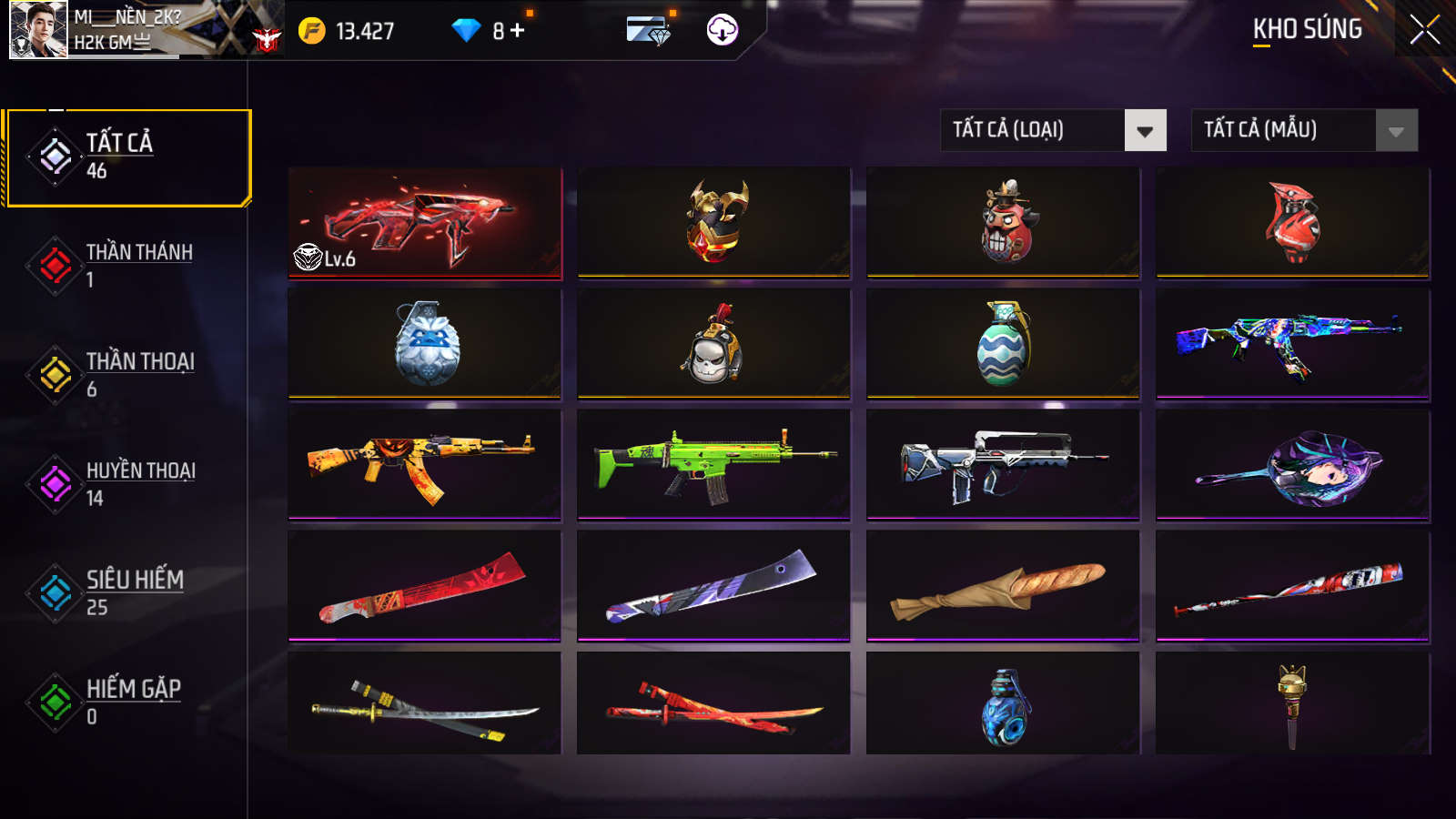The width and height of the screenshot is (1456, 819).
Task: Switch to the Thần Thánh rarity tab
Action: 127,266
